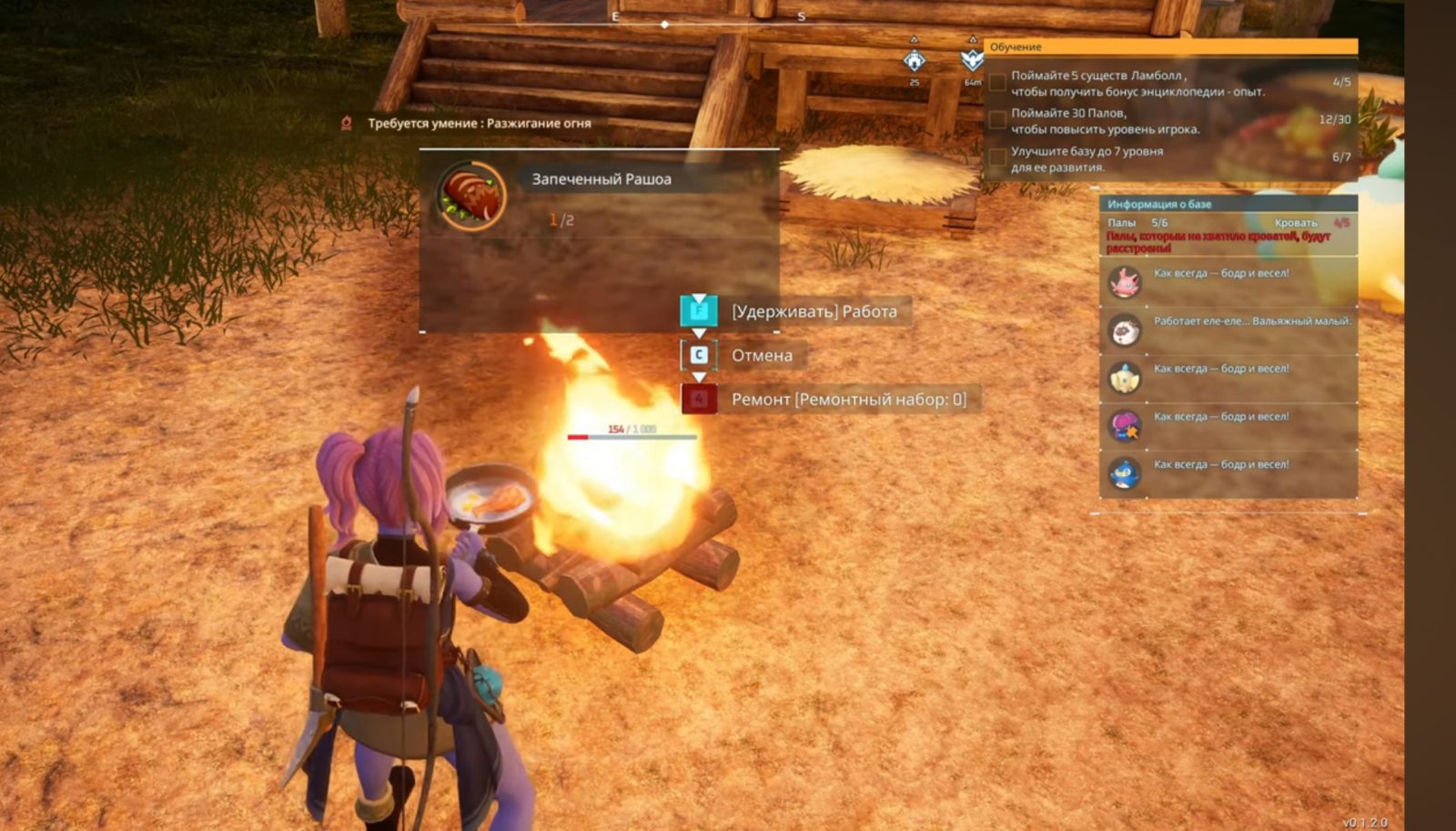Open the Обучение tutorial header

(1171, 46)
